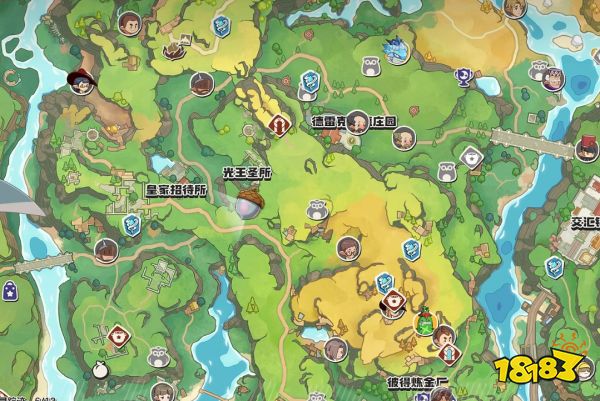Select the red-hatted character map marker
The height and width of the screenshot is (401, 600).
[x=81, y=81]
